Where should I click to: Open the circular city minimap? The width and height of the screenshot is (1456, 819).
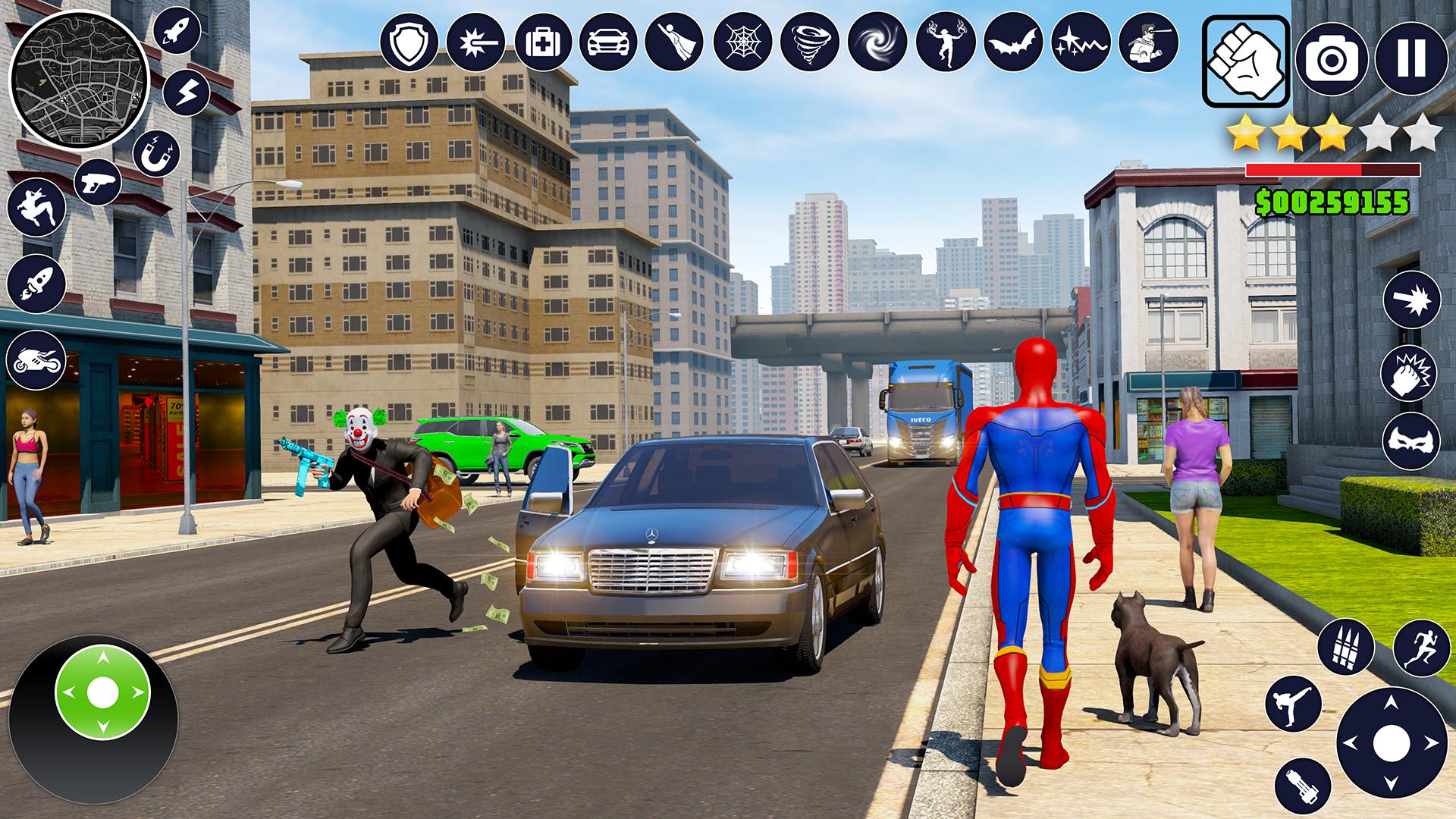[78, 79]
